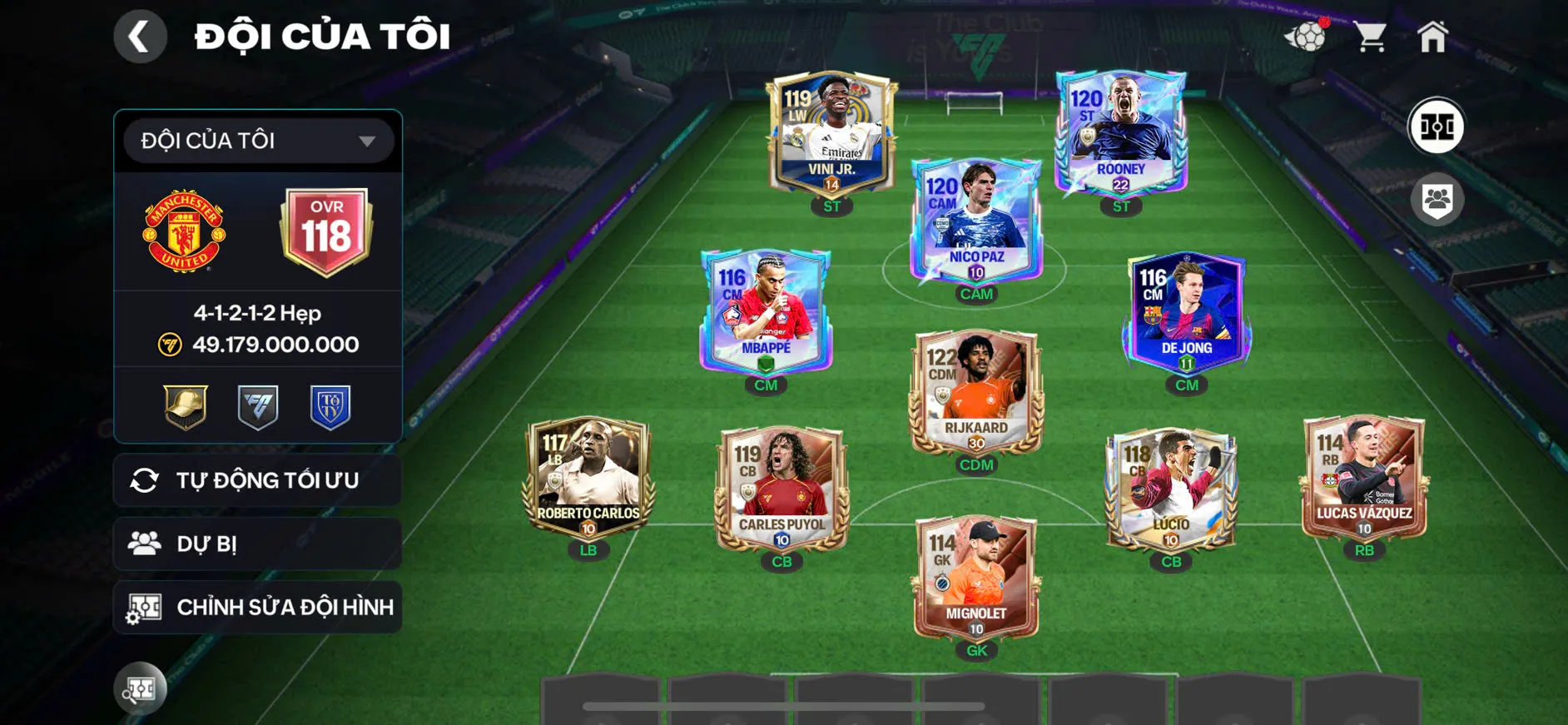
Task: Open the DỰ BỊ reserves panel
Action: pyautogui.click(x=256, y=544)
